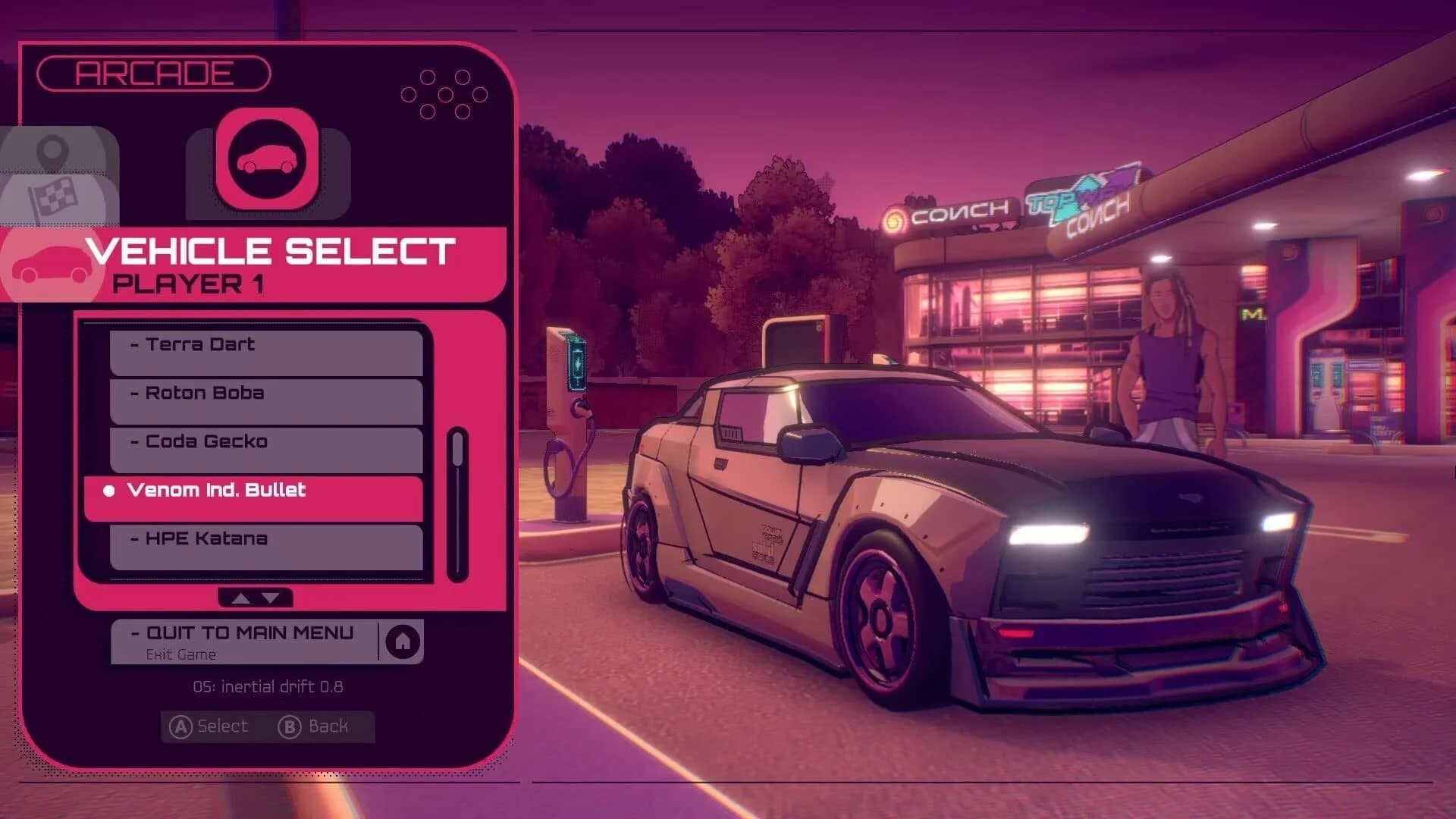Toggle selection to Terra Dart
Image resolution: width=1456 pixels, height=819 pixels.
coord(199,344)
